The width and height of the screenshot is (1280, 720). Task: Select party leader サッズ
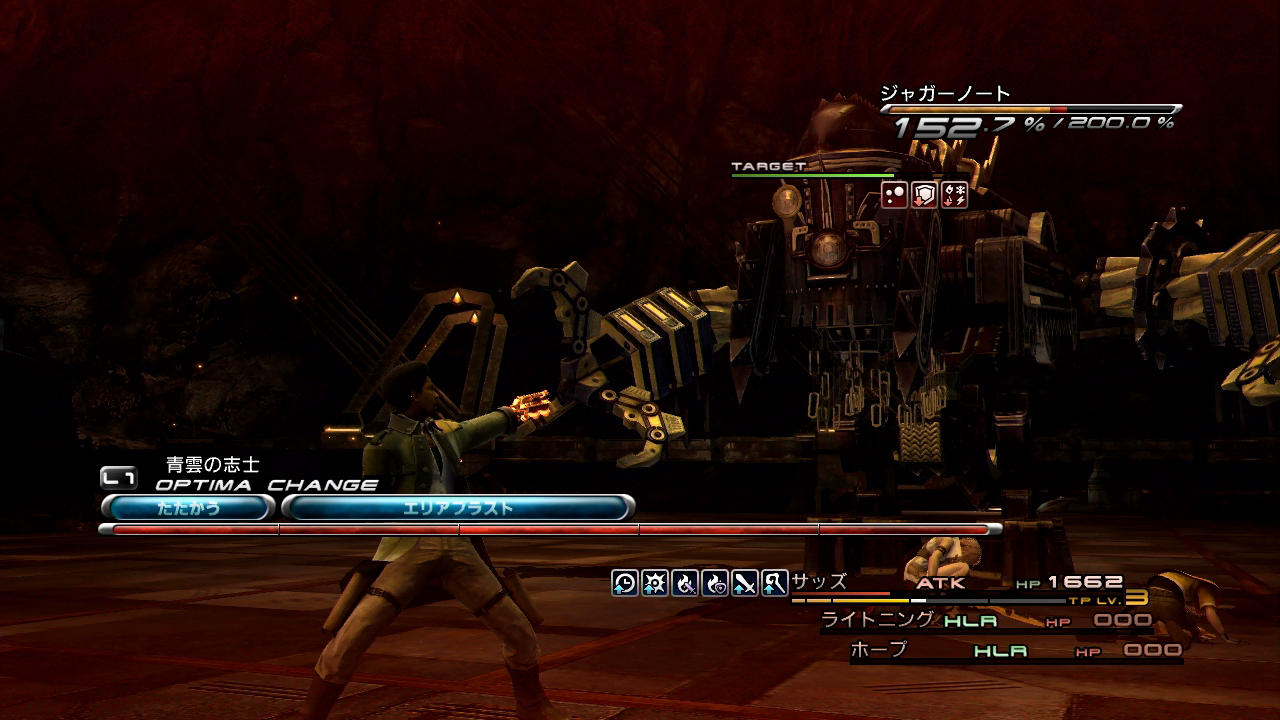[819, 581]
